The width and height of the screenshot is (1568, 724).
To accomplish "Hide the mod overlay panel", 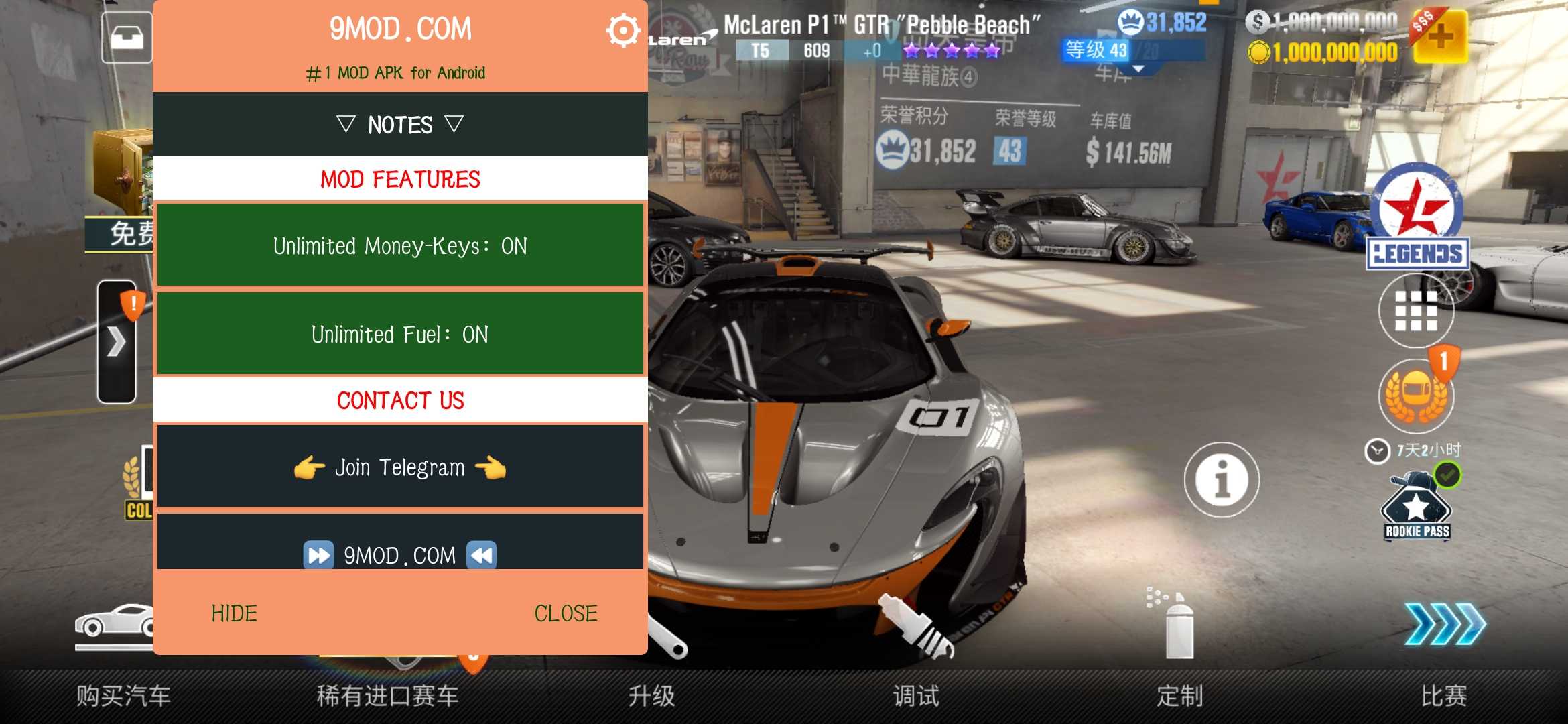I will point(235,613).
